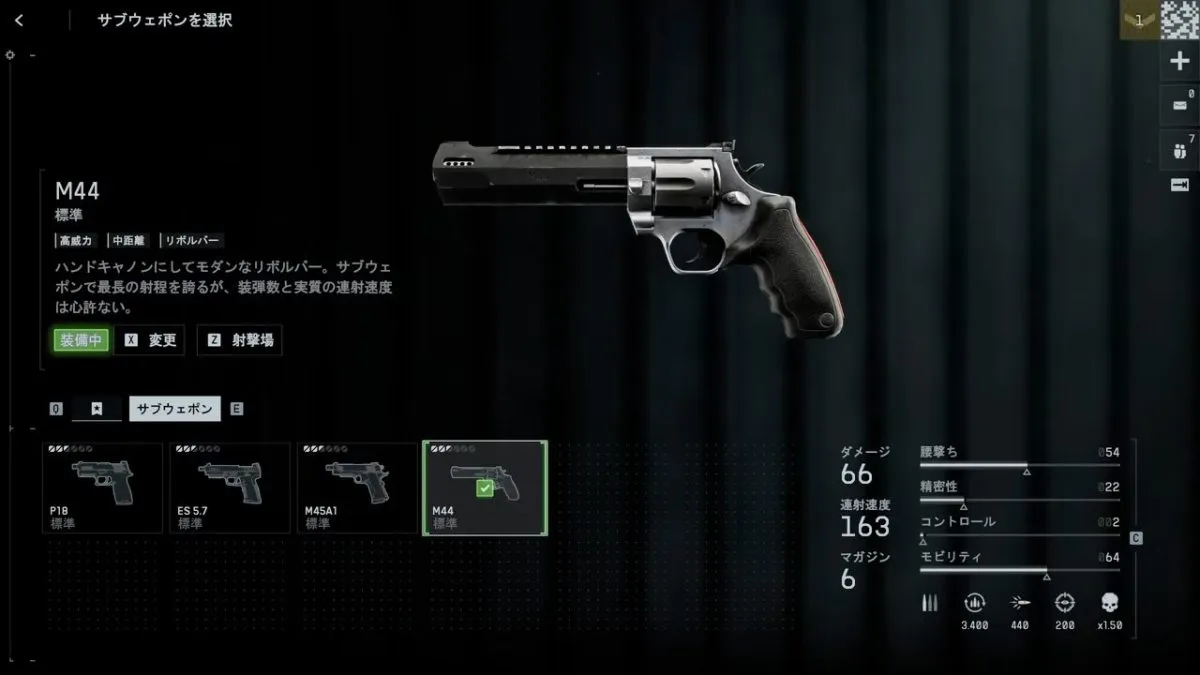This screenshot has height=675, width=1200.
Task: Select the equipped M44 revolver slot
Action: point(485,488)
